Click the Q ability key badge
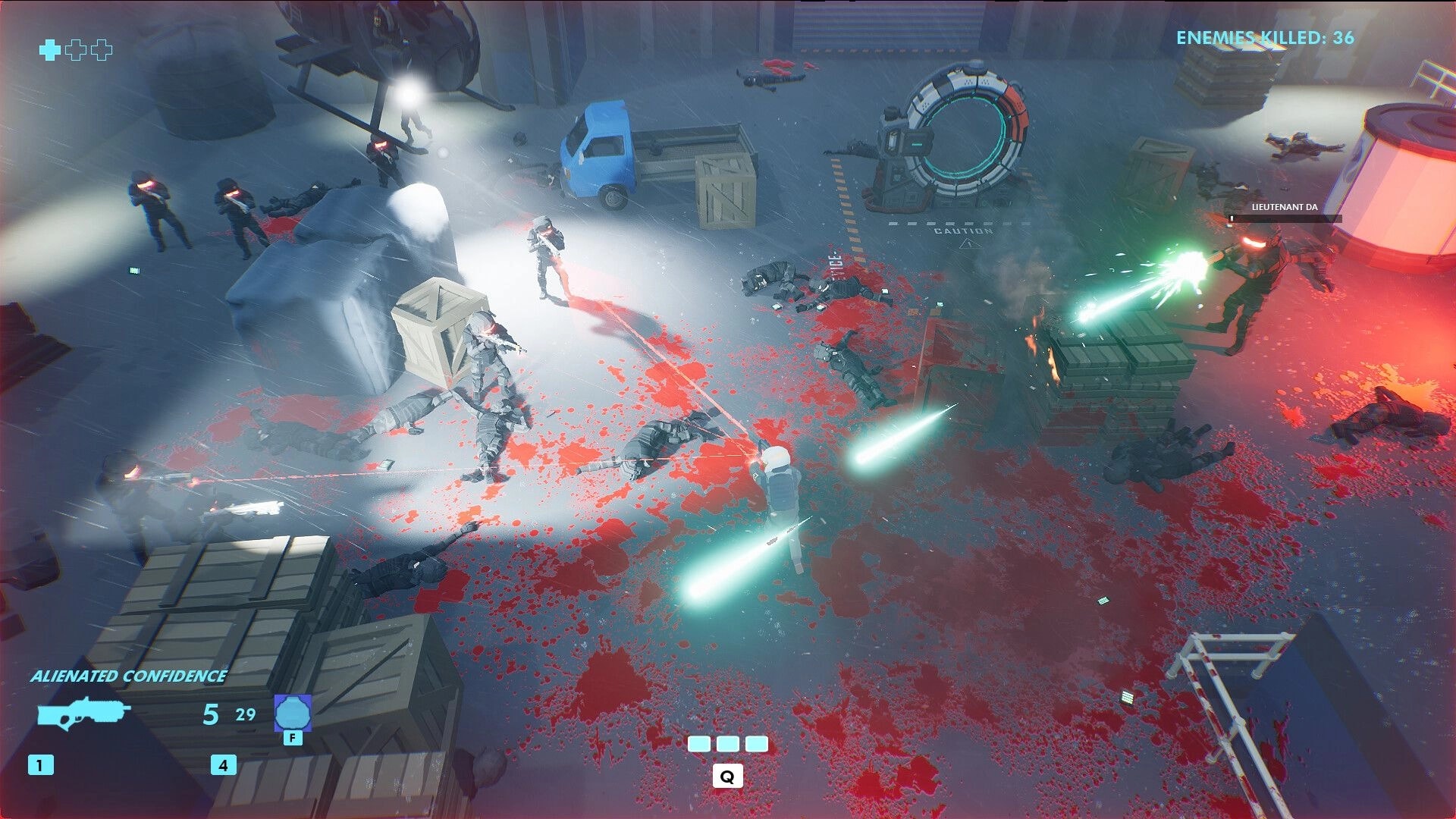Viewport: 1456px width, 819px height. tap(729, 776)
